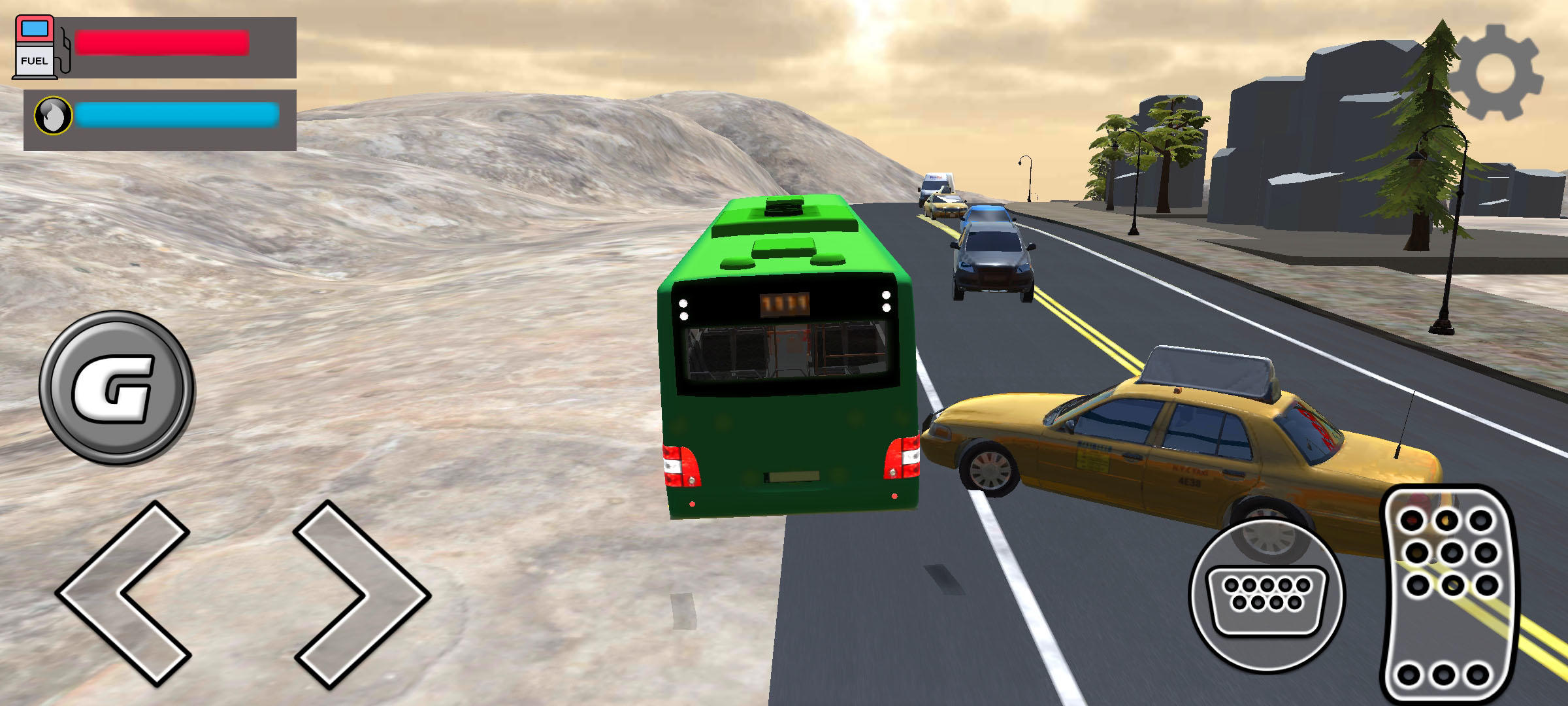Image resolution: width=1568 pixels, height=706 pixels.
Task: Tap the fuel gauge panel
Action: 157,46
